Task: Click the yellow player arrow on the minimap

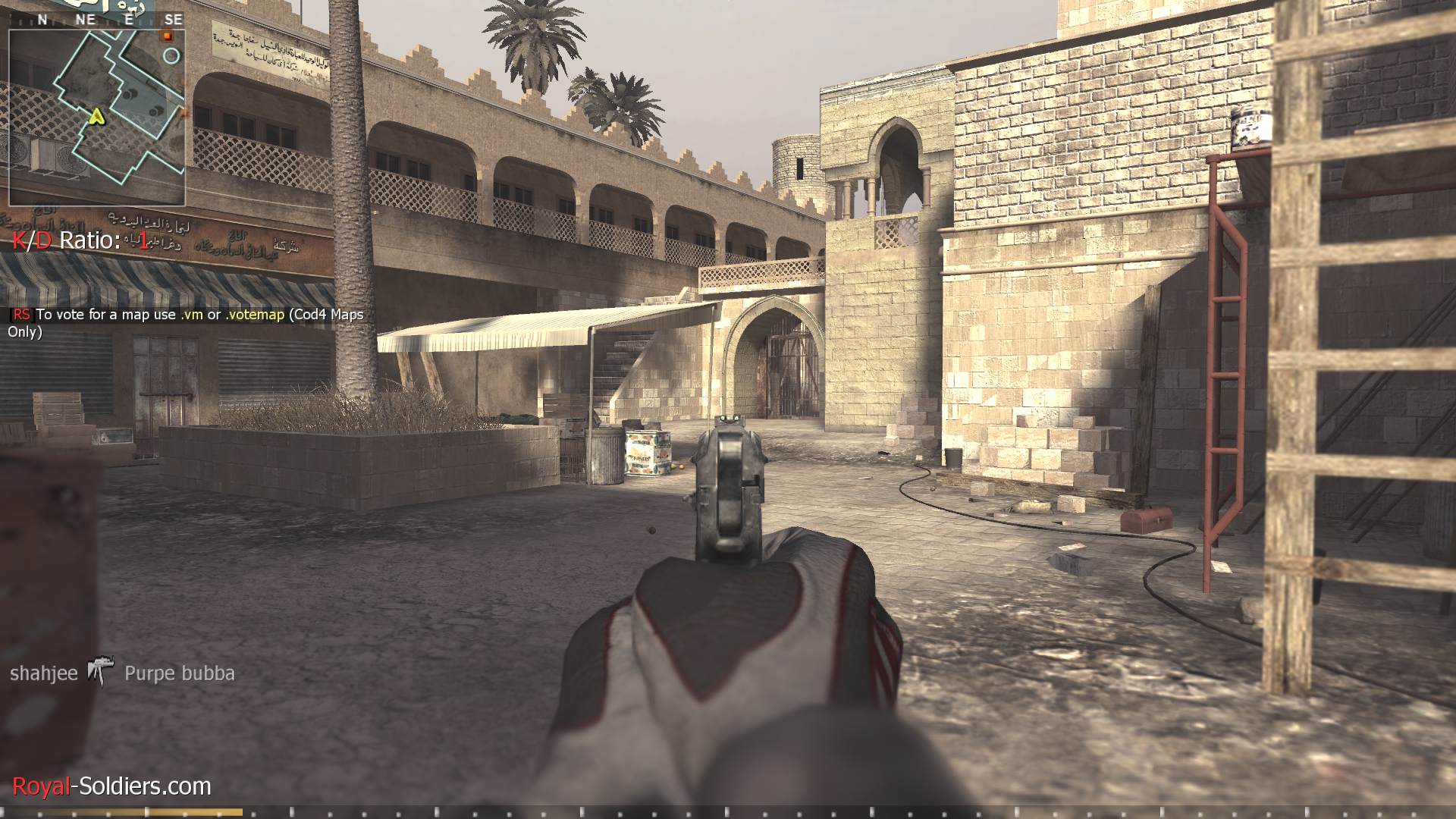Action: 96,118
